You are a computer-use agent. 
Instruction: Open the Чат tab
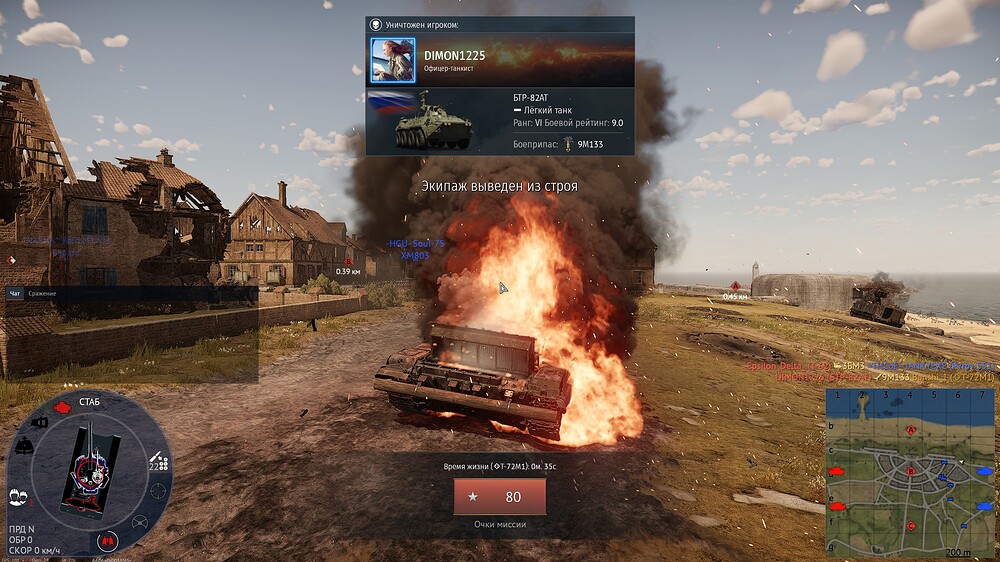[15, 293]
